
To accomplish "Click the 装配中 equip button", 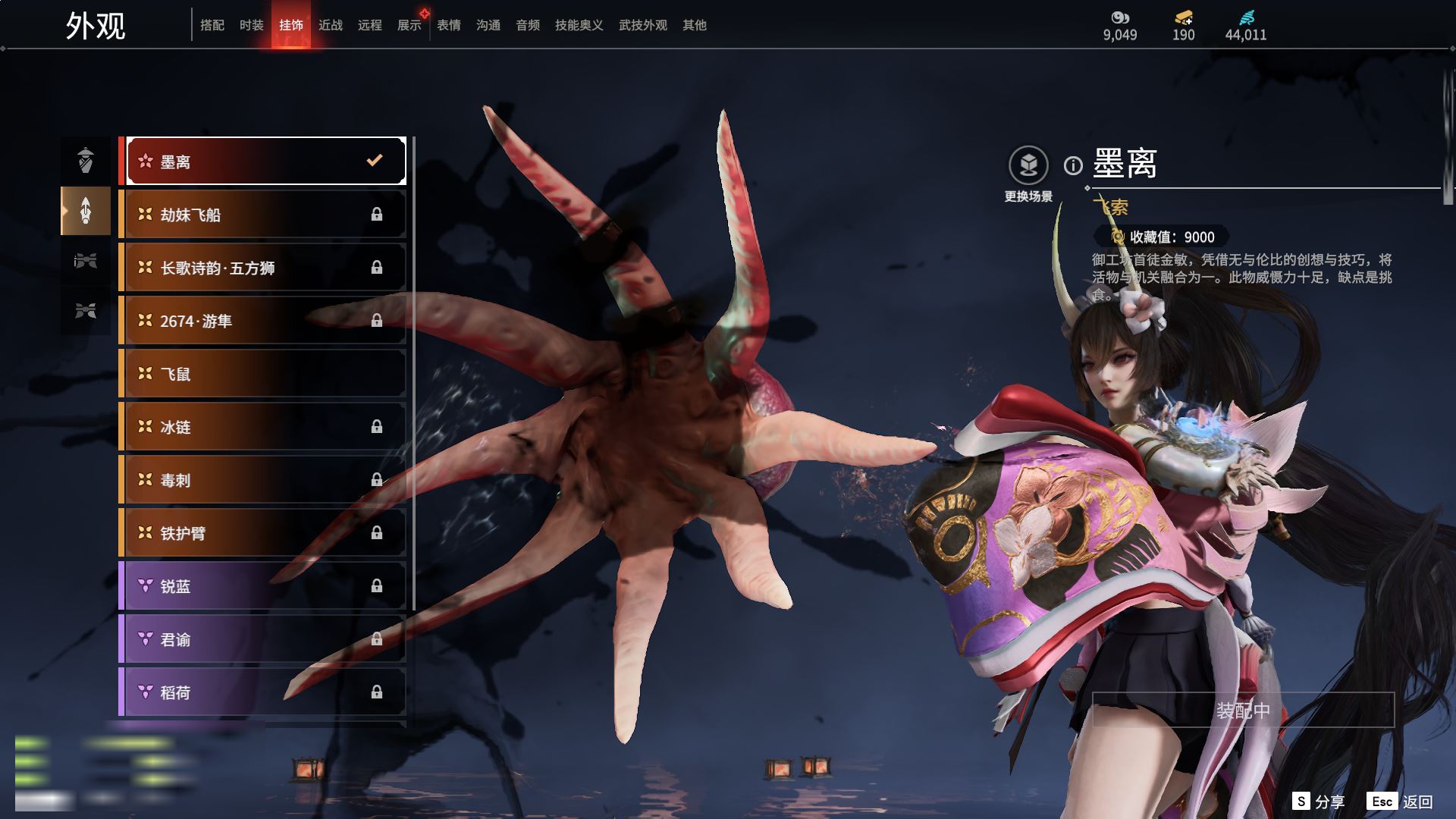I will click(x=1243, y=711).
